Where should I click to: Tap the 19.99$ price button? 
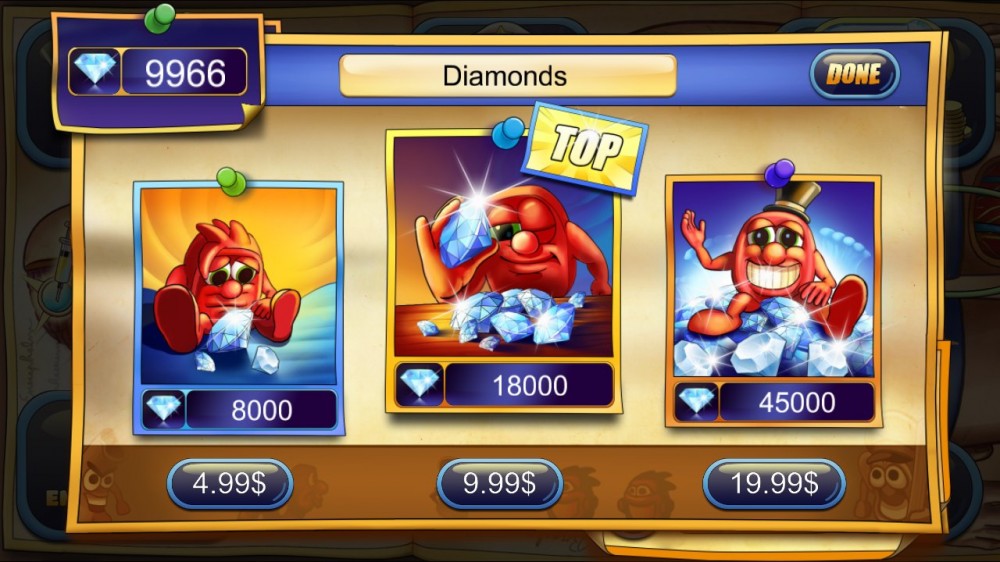click(x=773, y=485)
